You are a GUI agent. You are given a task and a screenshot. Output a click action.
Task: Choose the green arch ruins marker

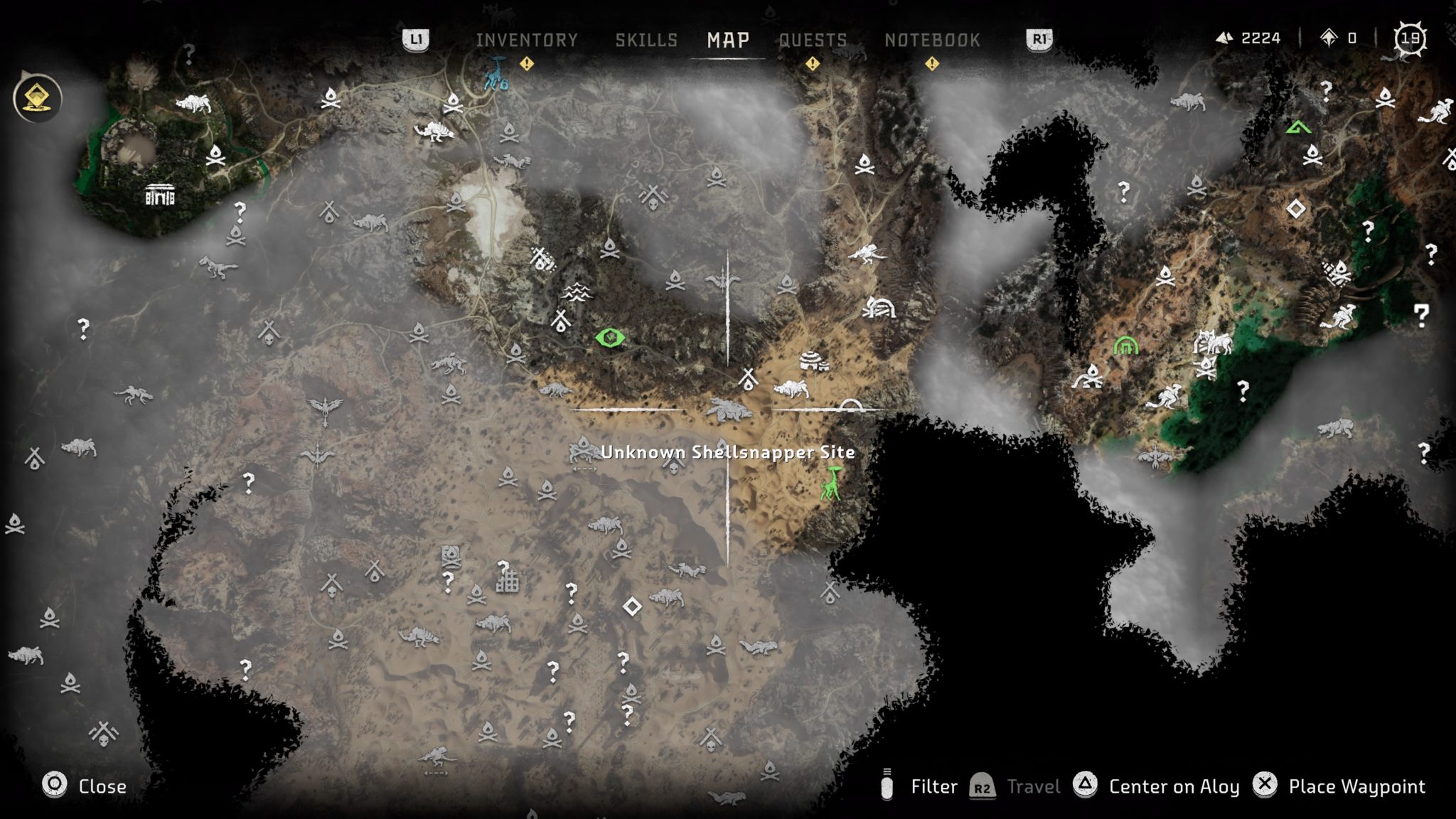[1125, 346]
